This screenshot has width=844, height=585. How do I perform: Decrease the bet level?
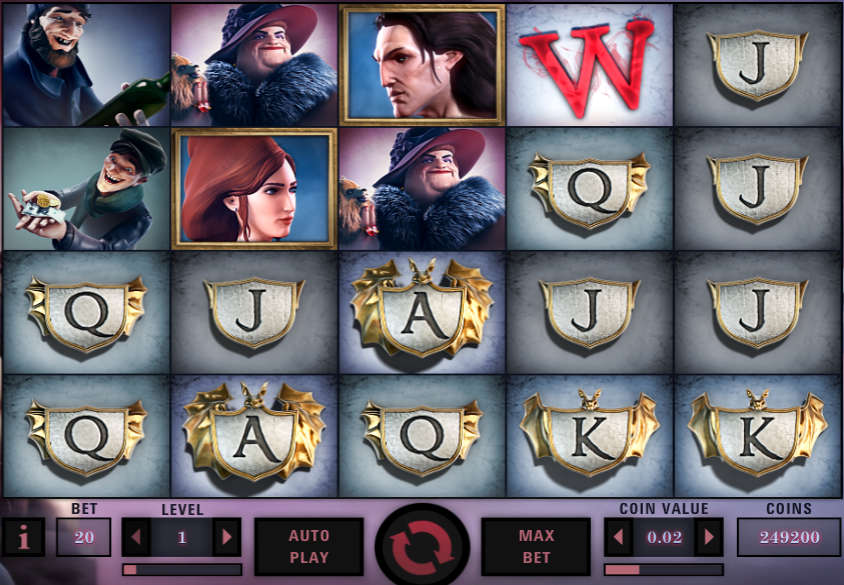(137, 537)
